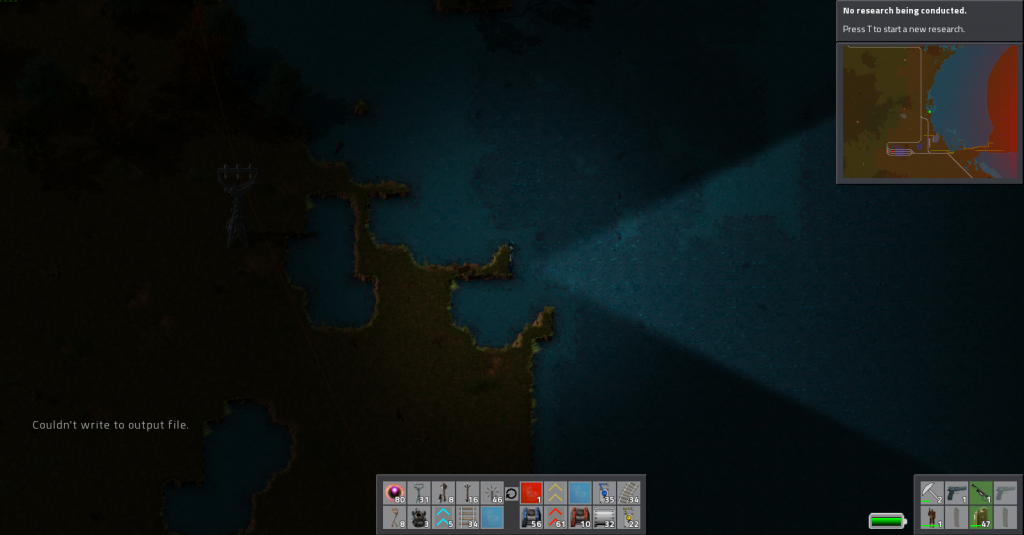Screen dimensions: 1024x535
Task: Choose the orange machine stack of 10
Action: click(x=579, y=518)
